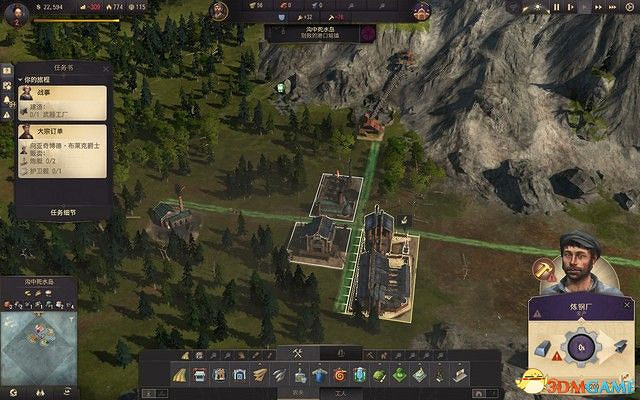Open the hammer build menu tab
Viewport: 640px width, 400px height.
pos(297,353)
